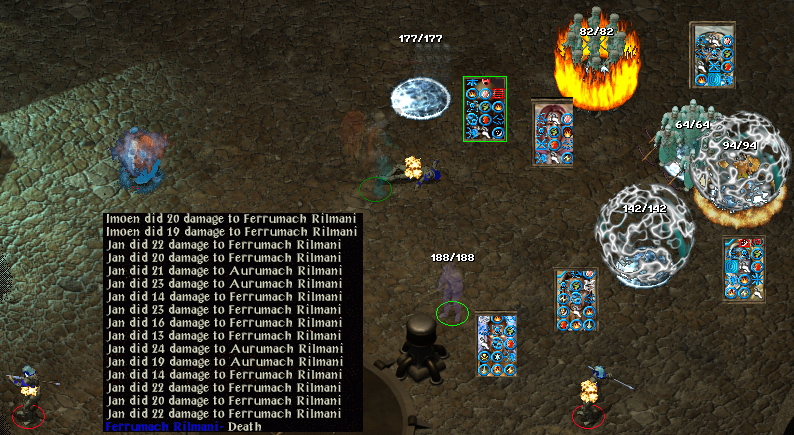Select the green-bordered status icon portrait panel

click(485, 108)
